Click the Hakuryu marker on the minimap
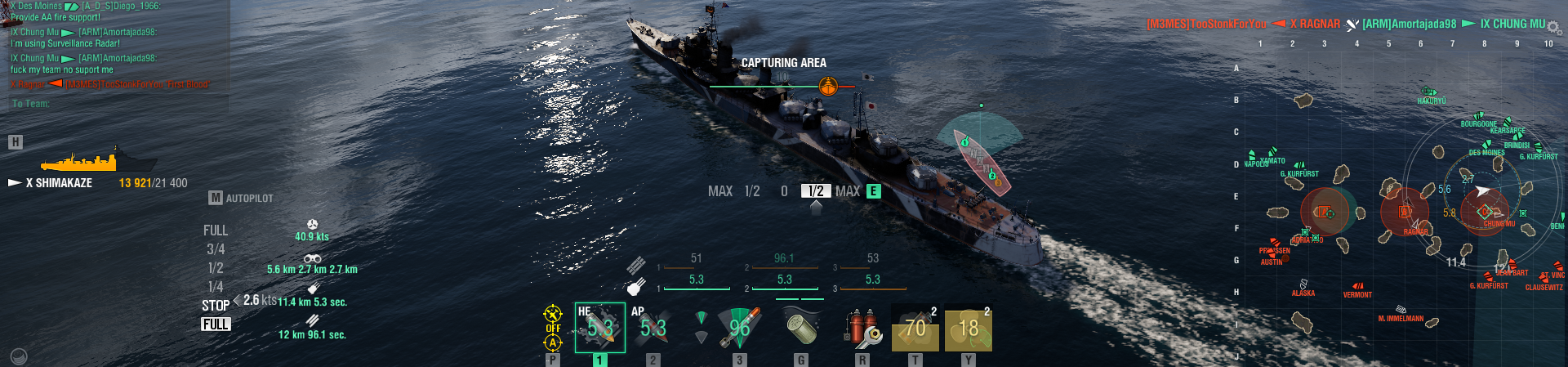The width and height of the screenshot is (1568, 367). pos(1428,92)
